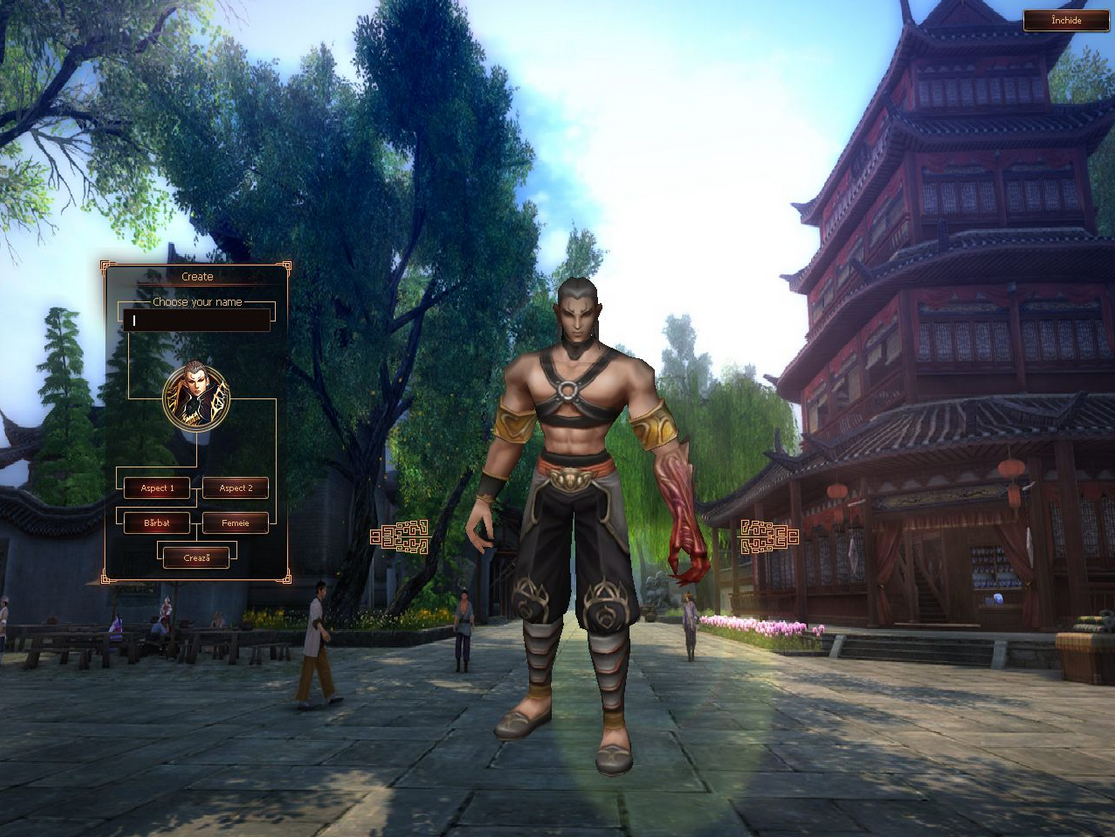Click the ornate rotate control right of character
This screenshot has width=1115, height=837.
[768, 537]
